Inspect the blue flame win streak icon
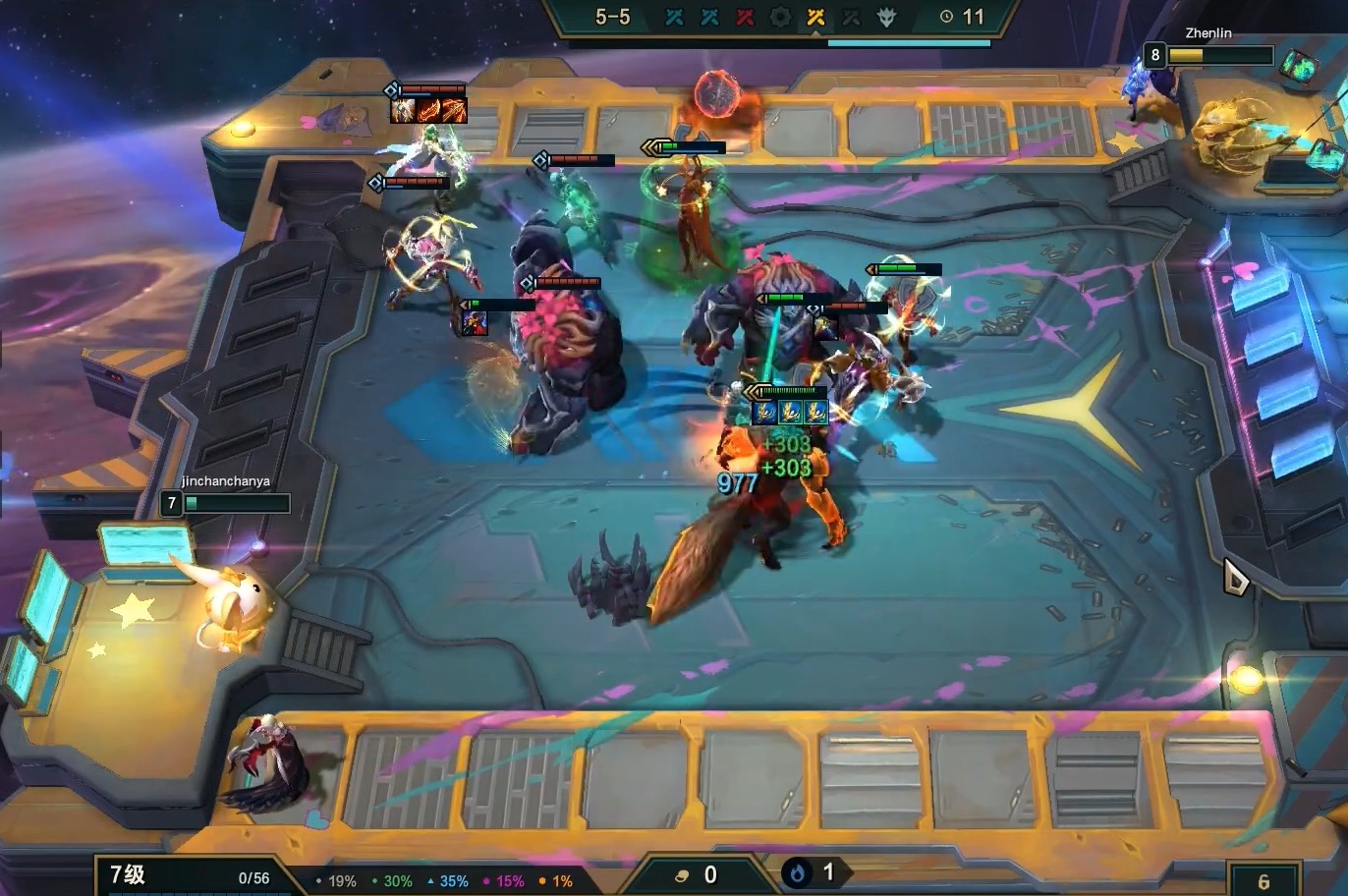Screen dimensions: 1348x896 coord(798,872)
